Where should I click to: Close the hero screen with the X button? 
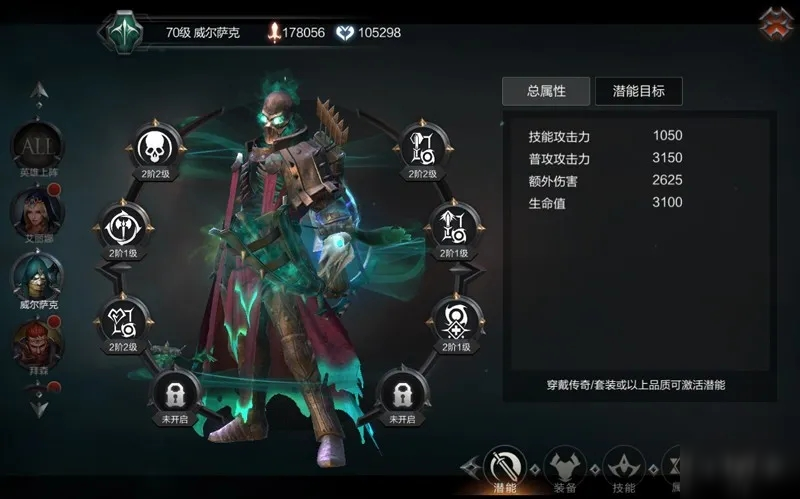tap(775, 24)
